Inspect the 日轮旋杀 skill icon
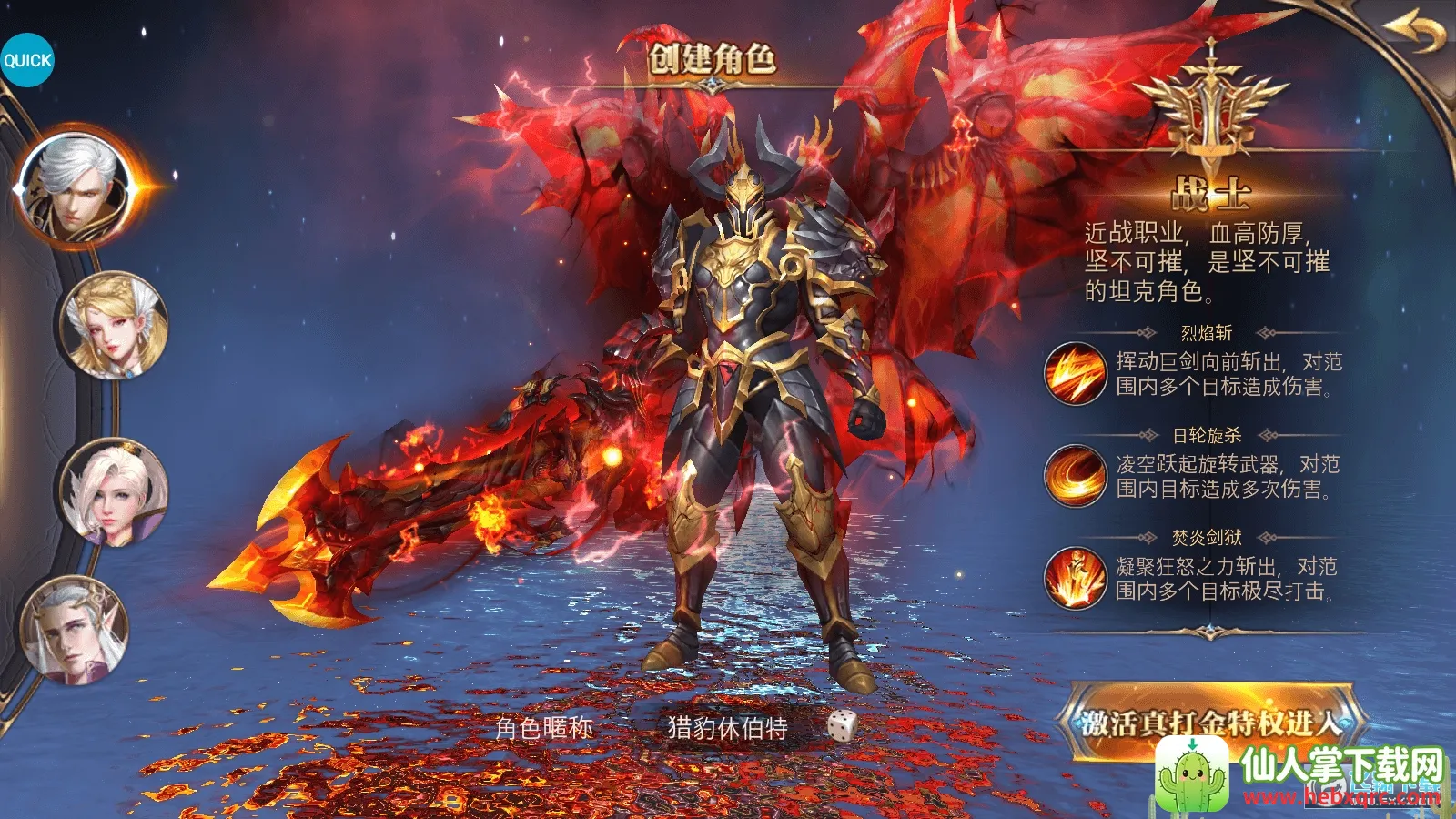The image size is (1456, 819). (x=1075, y=475)
